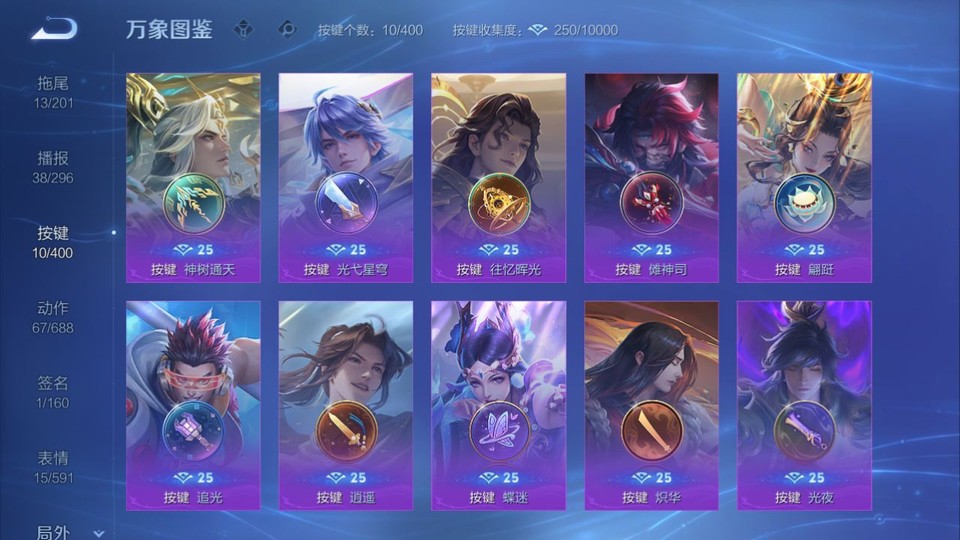
Task: Open the 播报 category tab
Action: tap(54, 166)
